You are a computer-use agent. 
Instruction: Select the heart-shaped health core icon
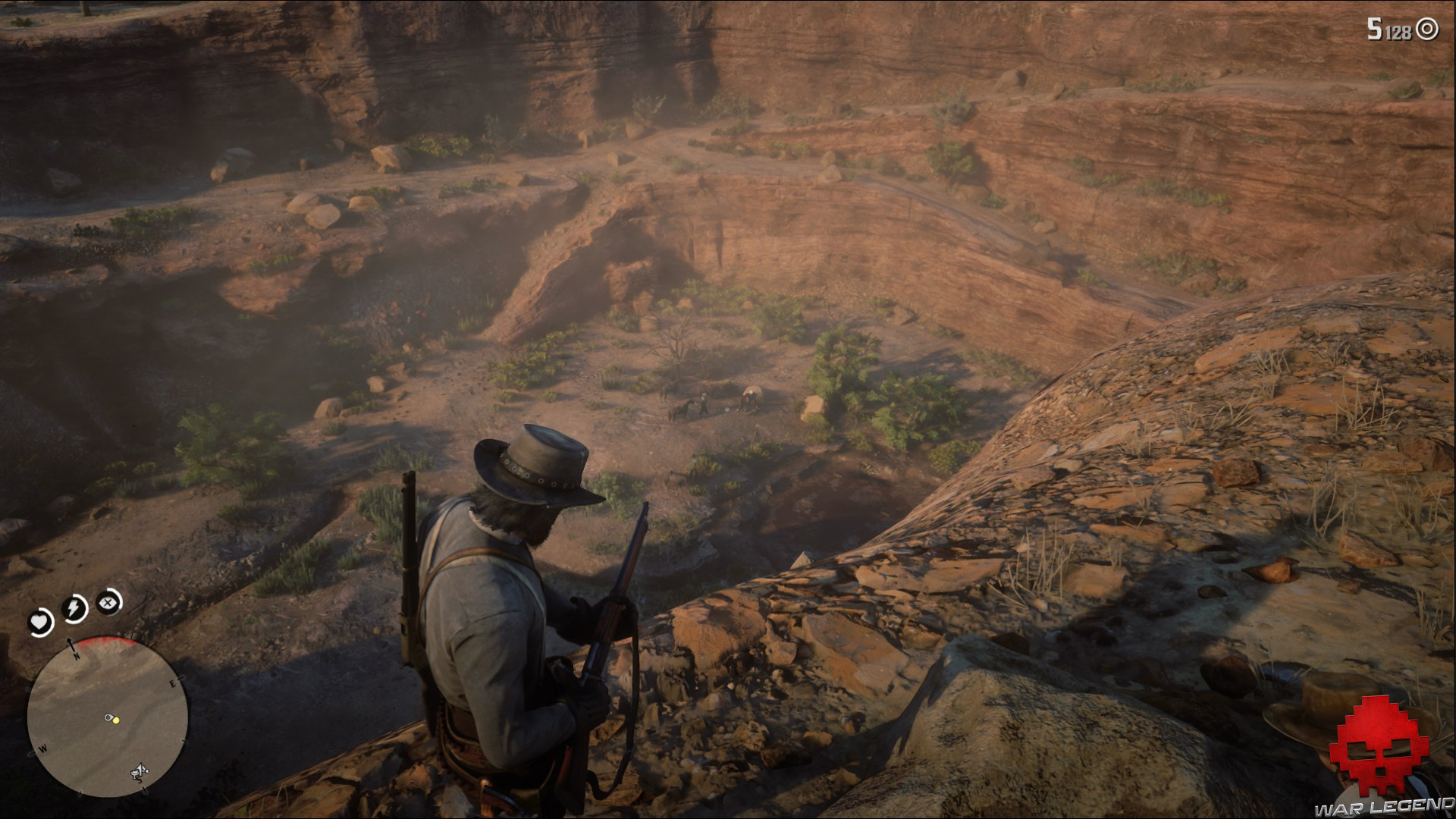click(x=40, y=622)
